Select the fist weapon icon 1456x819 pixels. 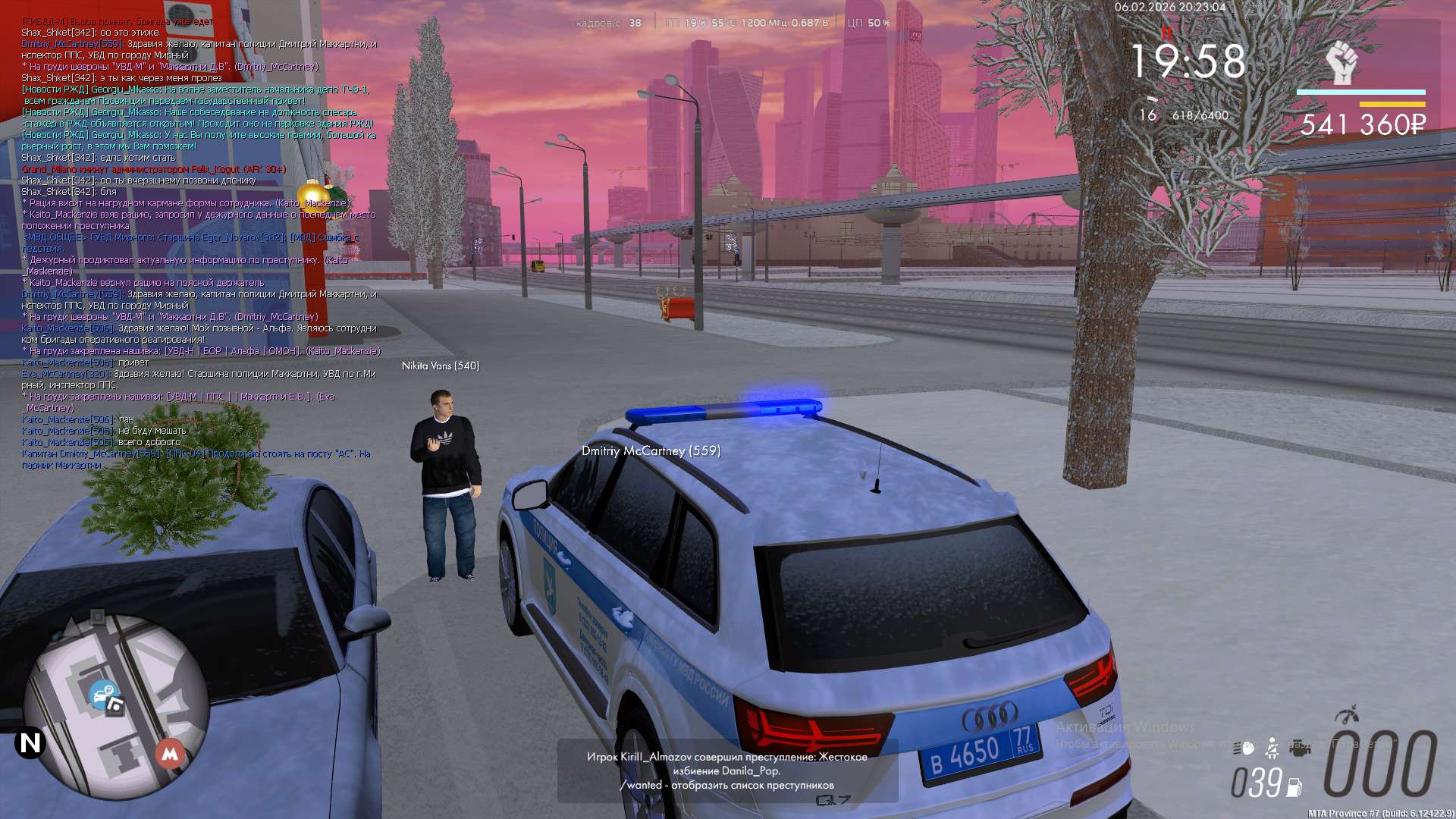pos(1341,63)
